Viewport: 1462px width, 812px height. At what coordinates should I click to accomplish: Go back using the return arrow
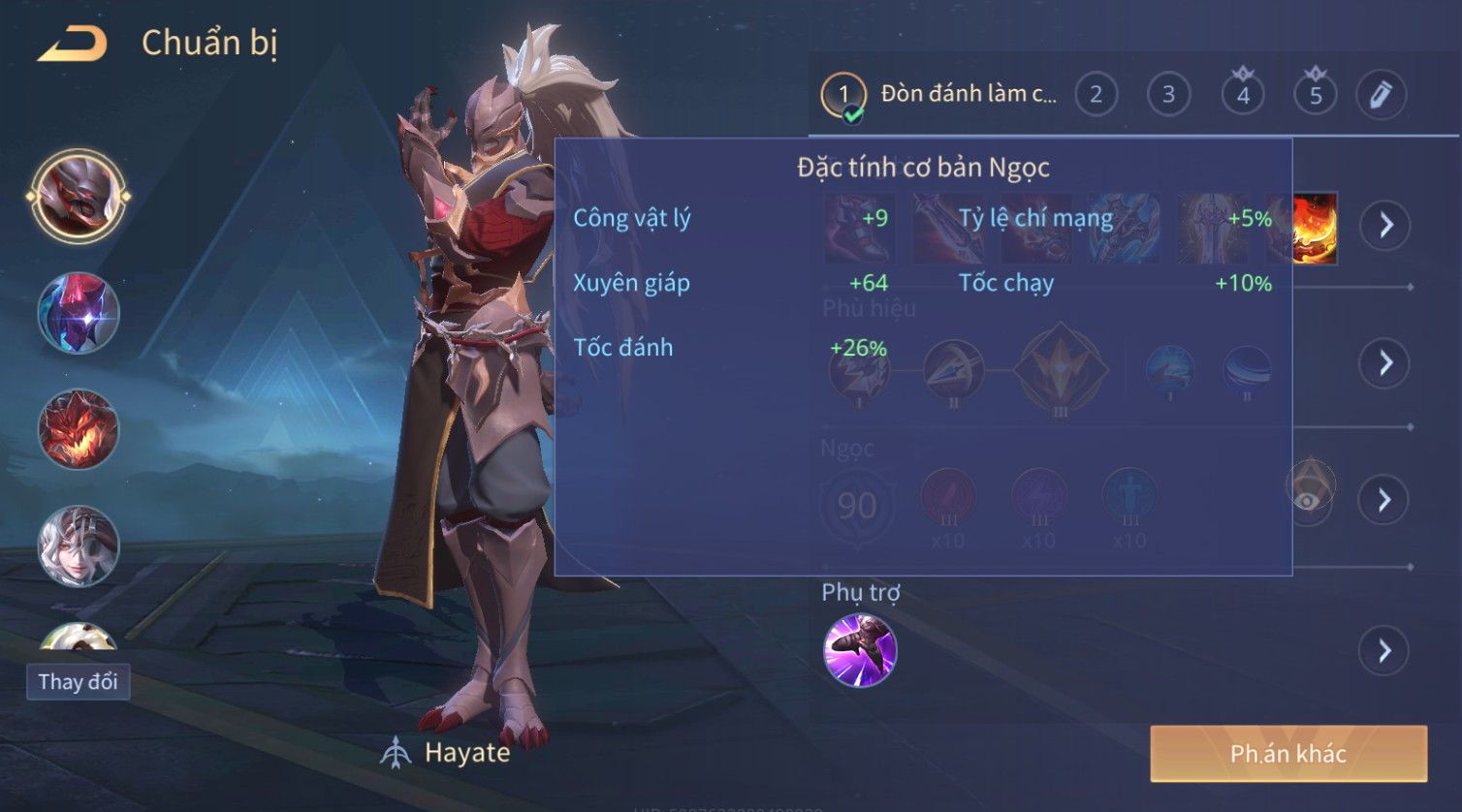coord(73,45)
